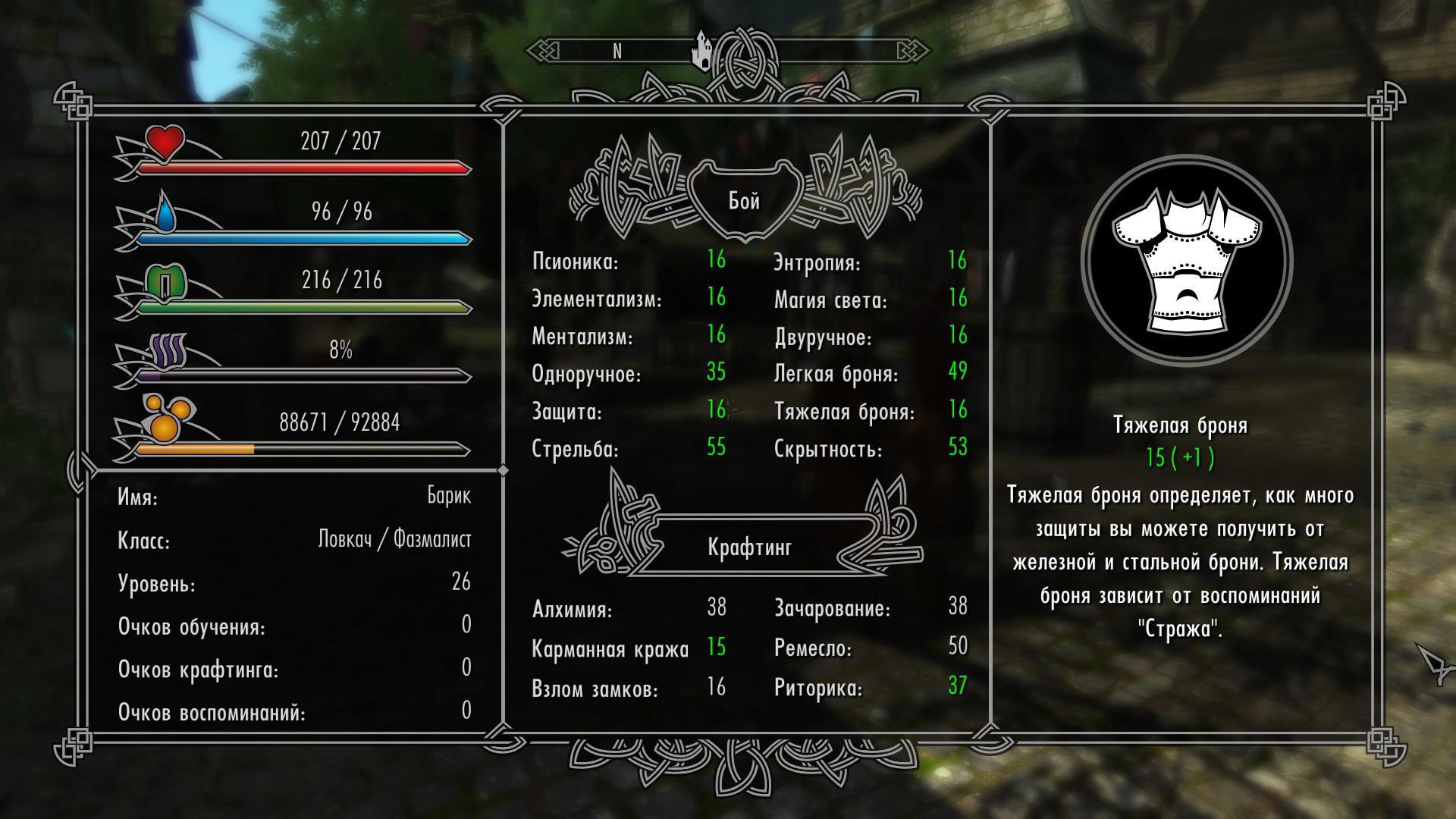The height and width of the screenshot is (819, 1456).
Task: Open the Крафтинг category header
Action: click(x=749, y=547)
